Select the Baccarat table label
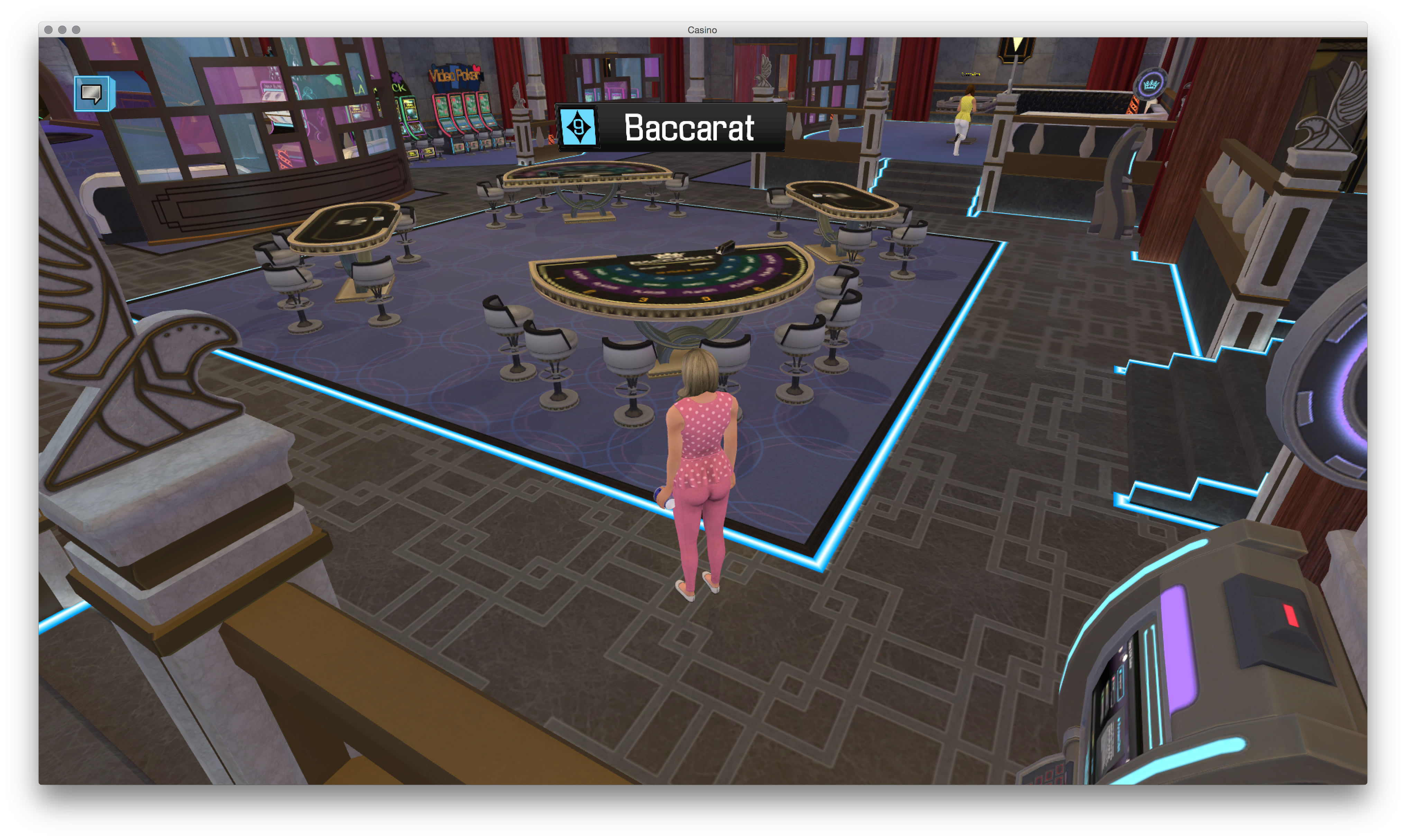 (x=670, y=127)
